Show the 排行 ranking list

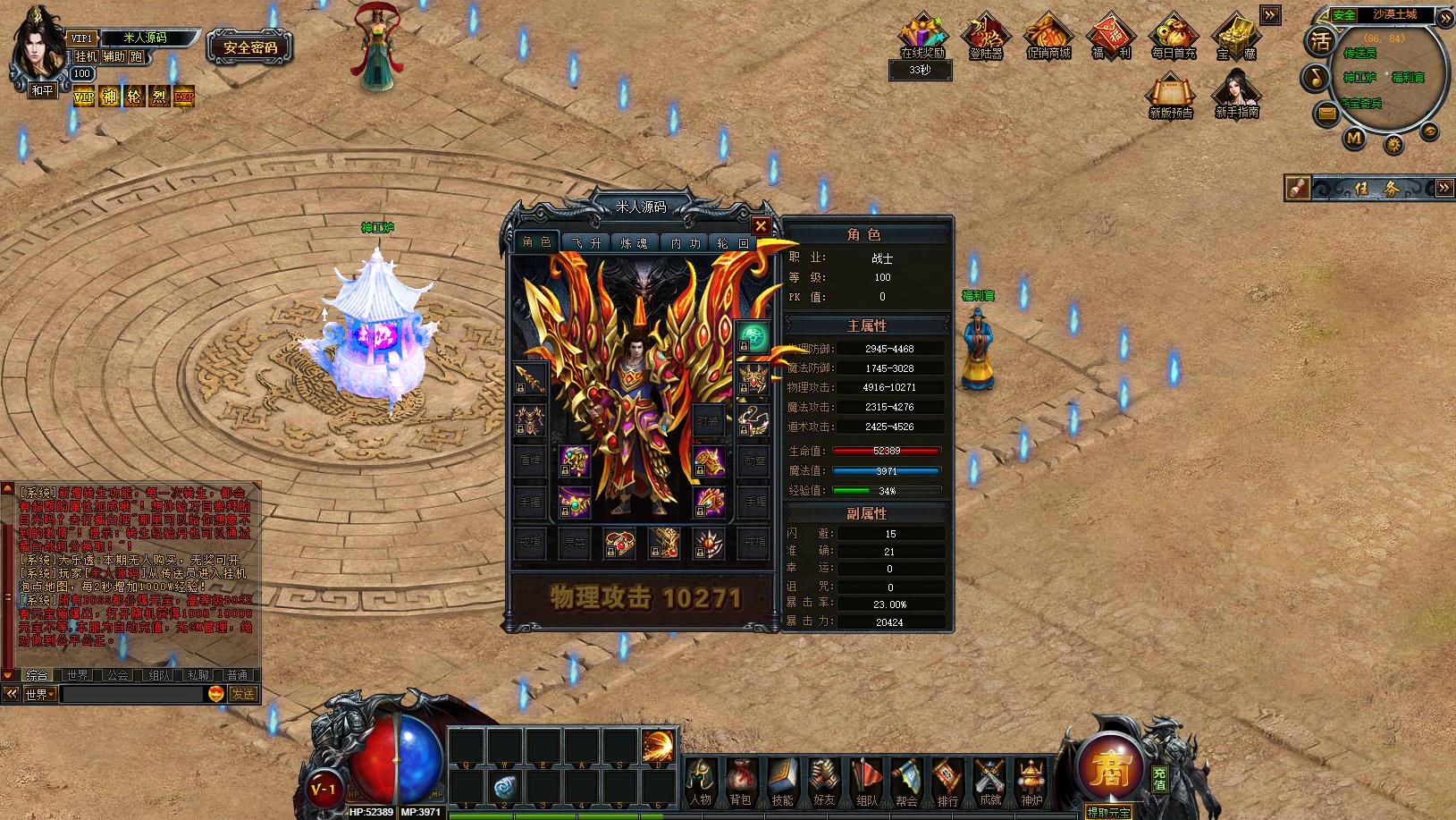tap(948, 782)
